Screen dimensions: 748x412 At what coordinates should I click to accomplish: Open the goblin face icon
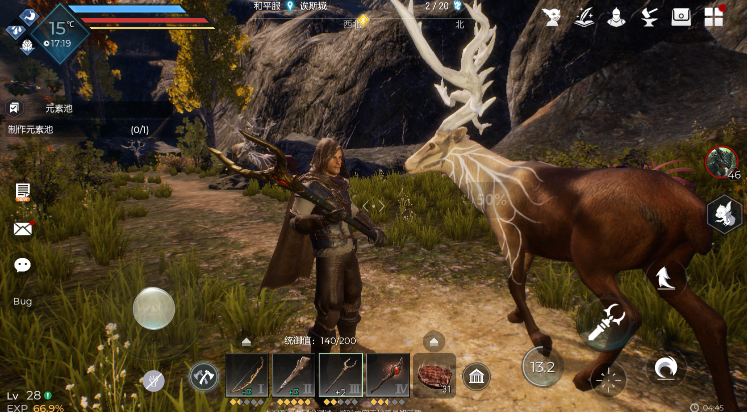tap(551, 16)
